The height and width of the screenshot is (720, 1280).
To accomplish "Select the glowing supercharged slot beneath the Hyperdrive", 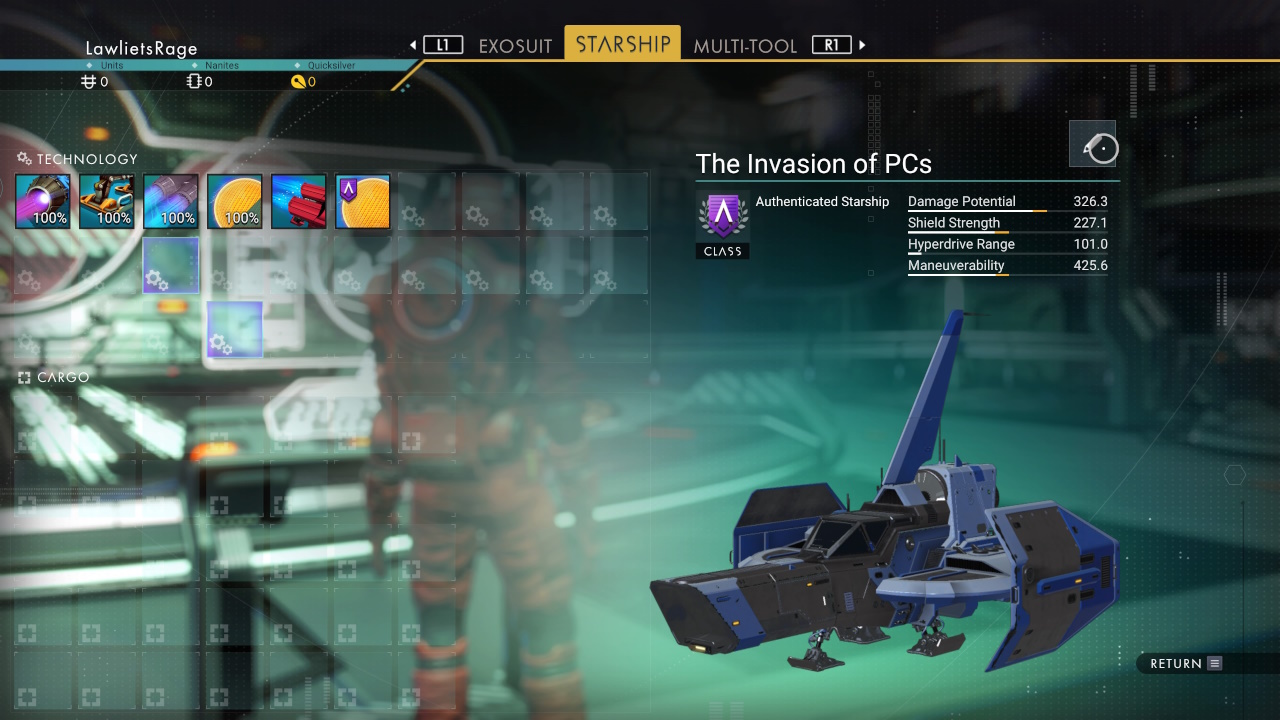I will point(171,265).
